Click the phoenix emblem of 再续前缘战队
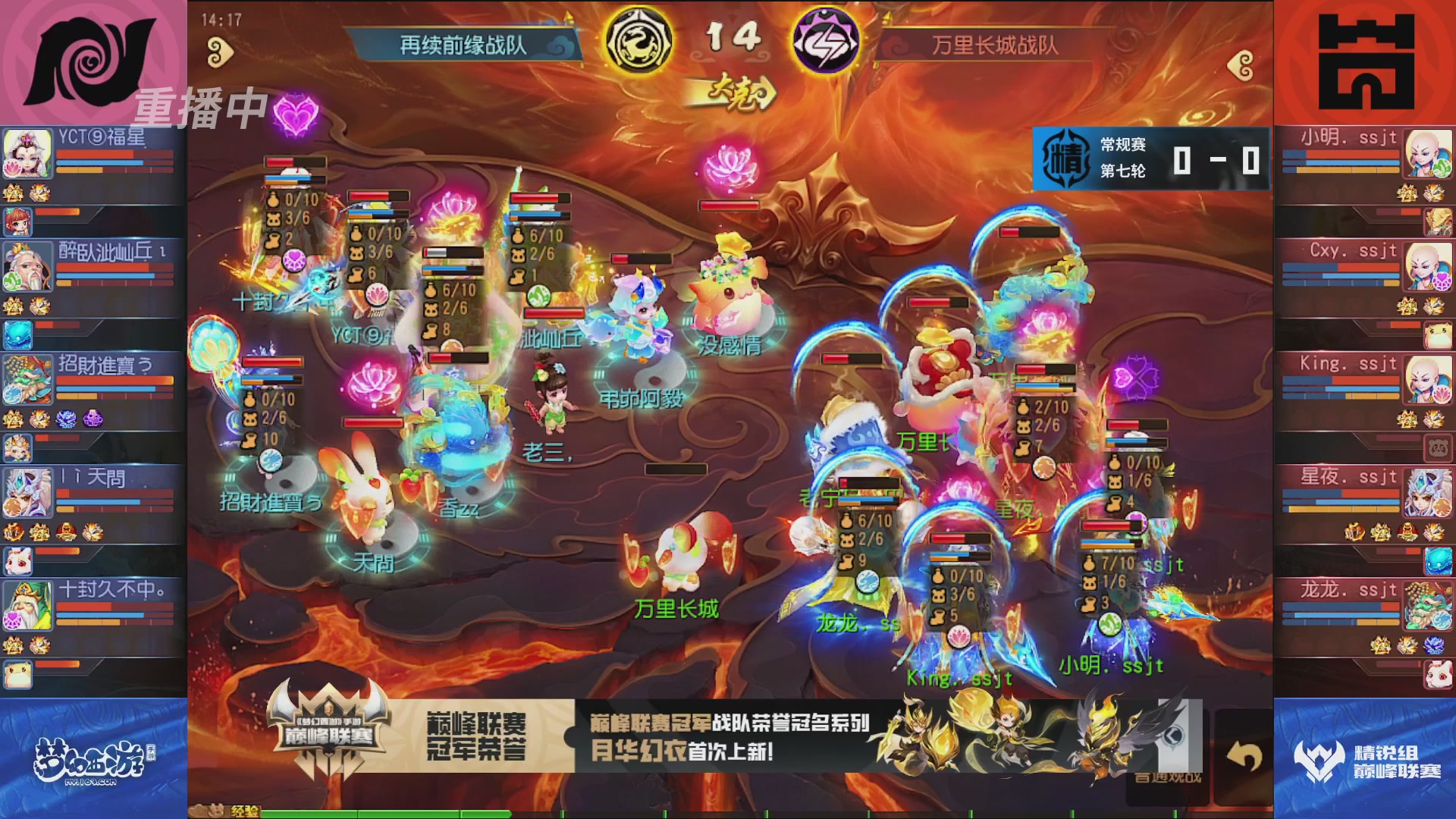 point(639,42)
